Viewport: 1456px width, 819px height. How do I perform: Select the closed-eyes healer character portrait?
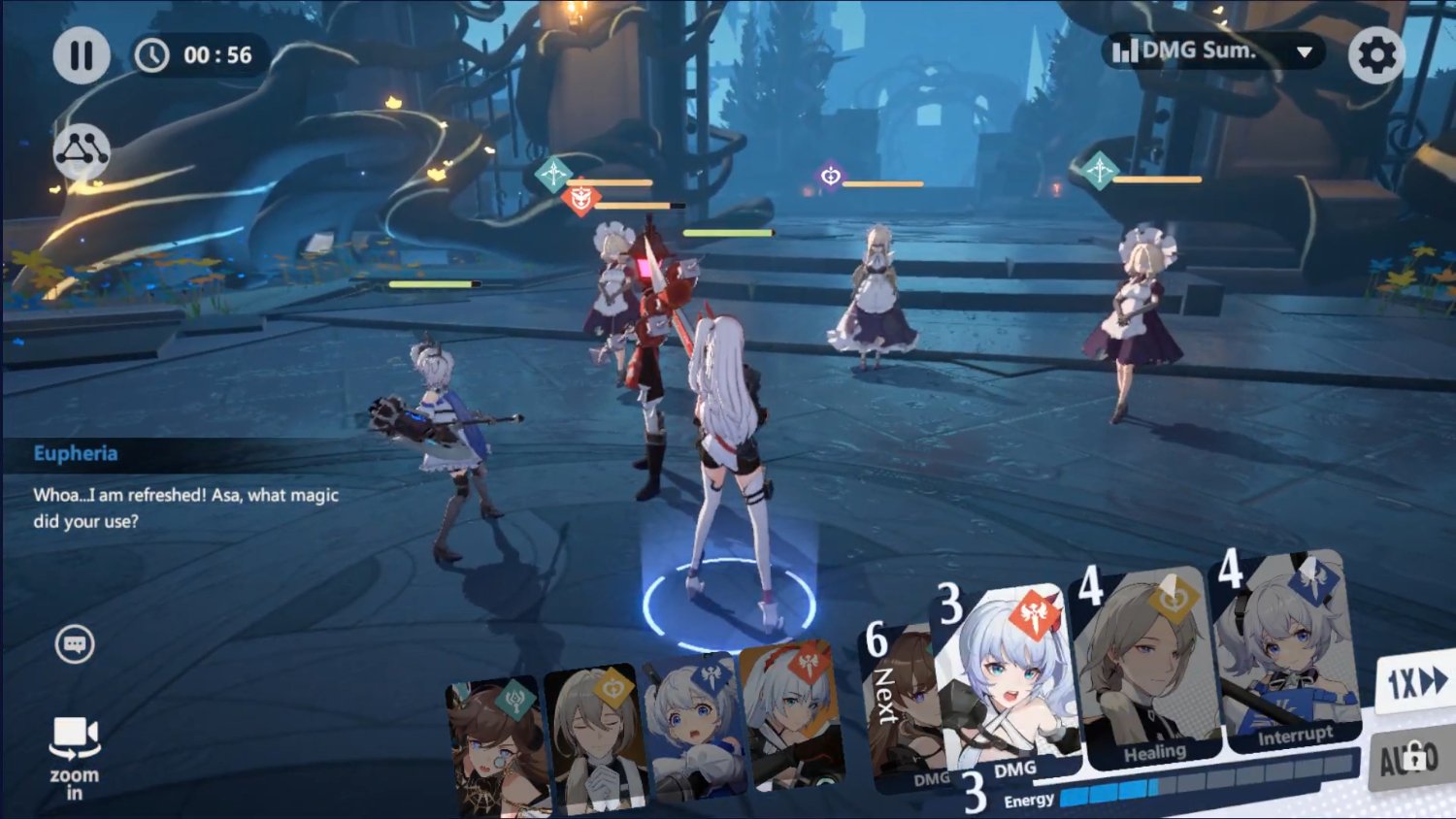[595, 737]
